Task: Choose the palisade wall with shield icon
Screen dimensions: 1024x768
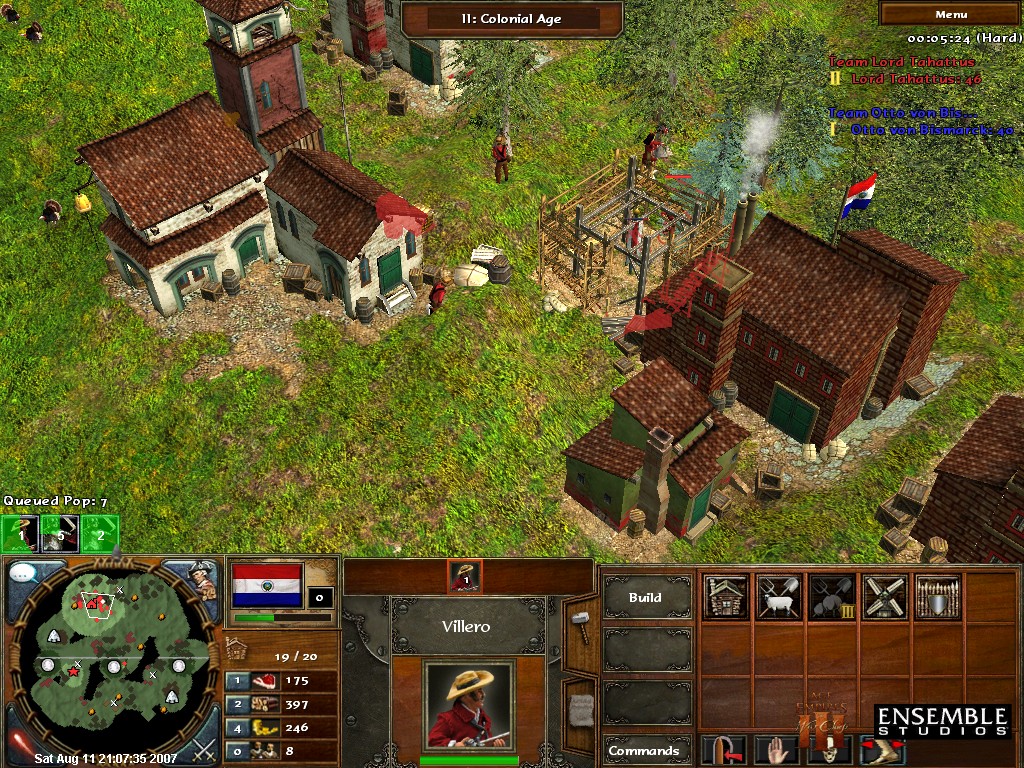Action: click(937, 597)
